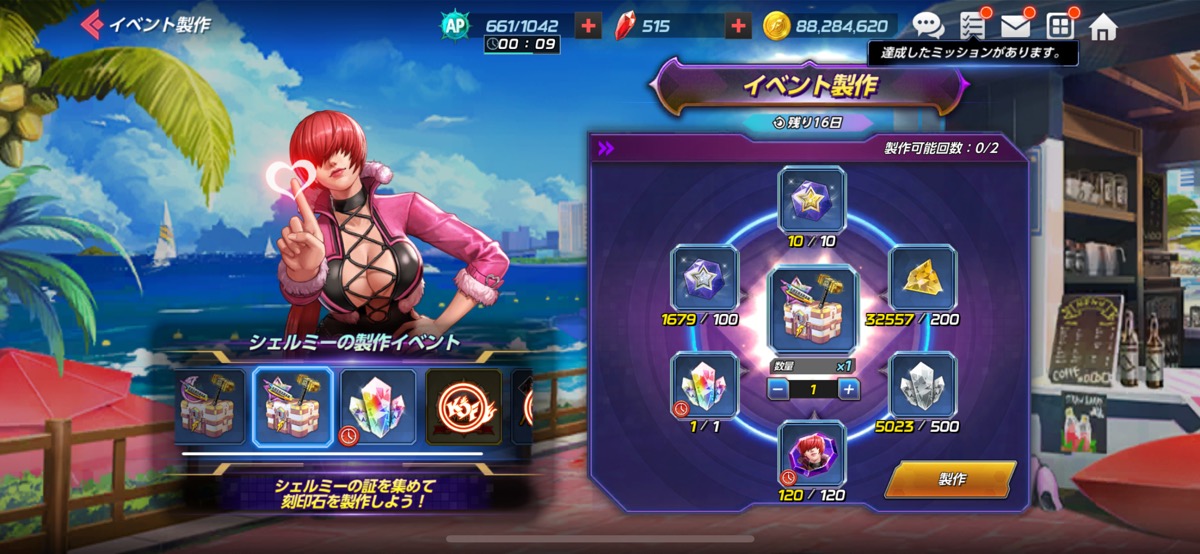Inspect the Shermie portrait material 120/120
Viewport: 1200px width, 554px height.
click(x=811, y=454)
